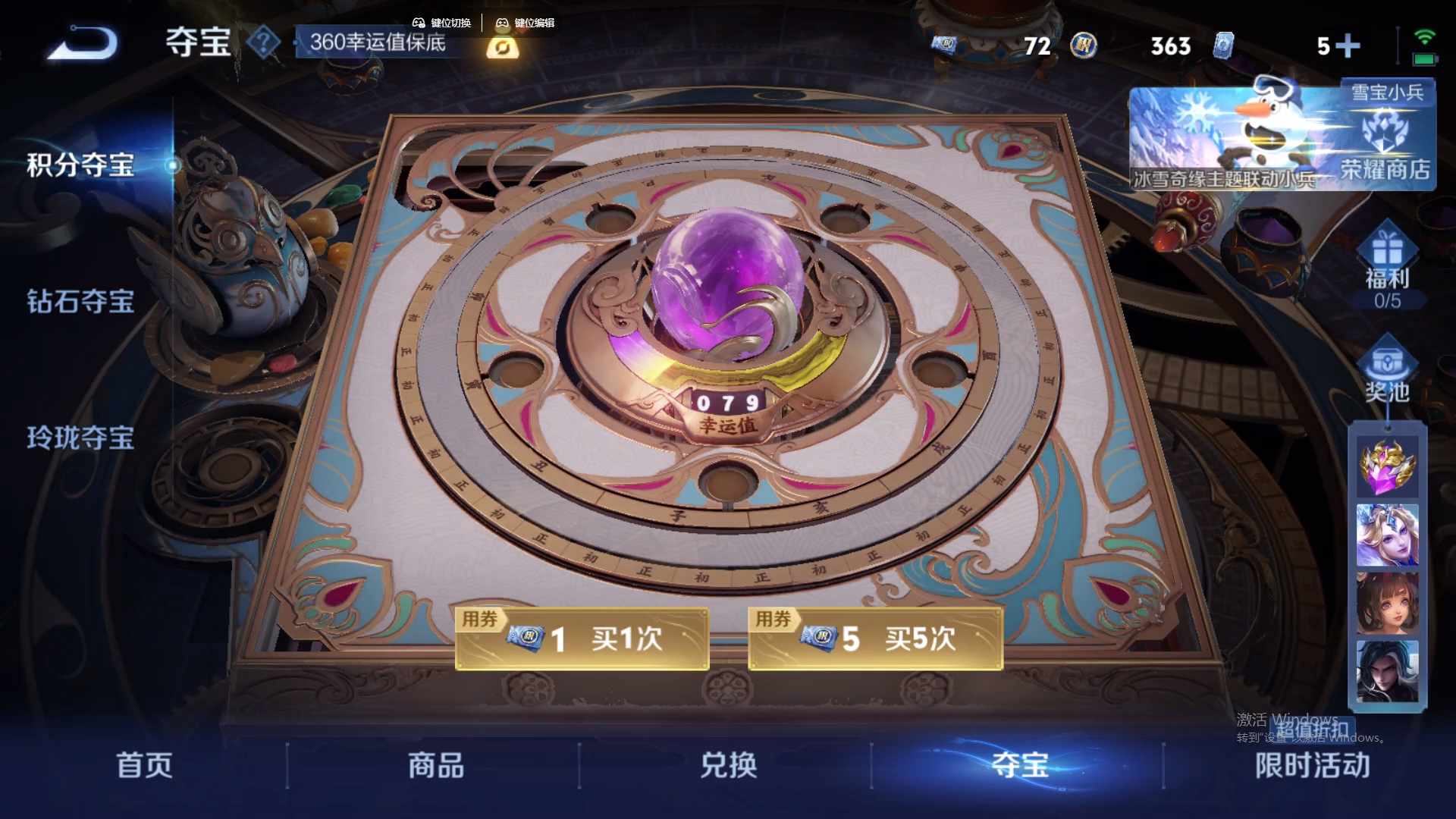Click the Wi-Fi signal indicator icon
The image size is (1456, 819).
coord(1424,36)
